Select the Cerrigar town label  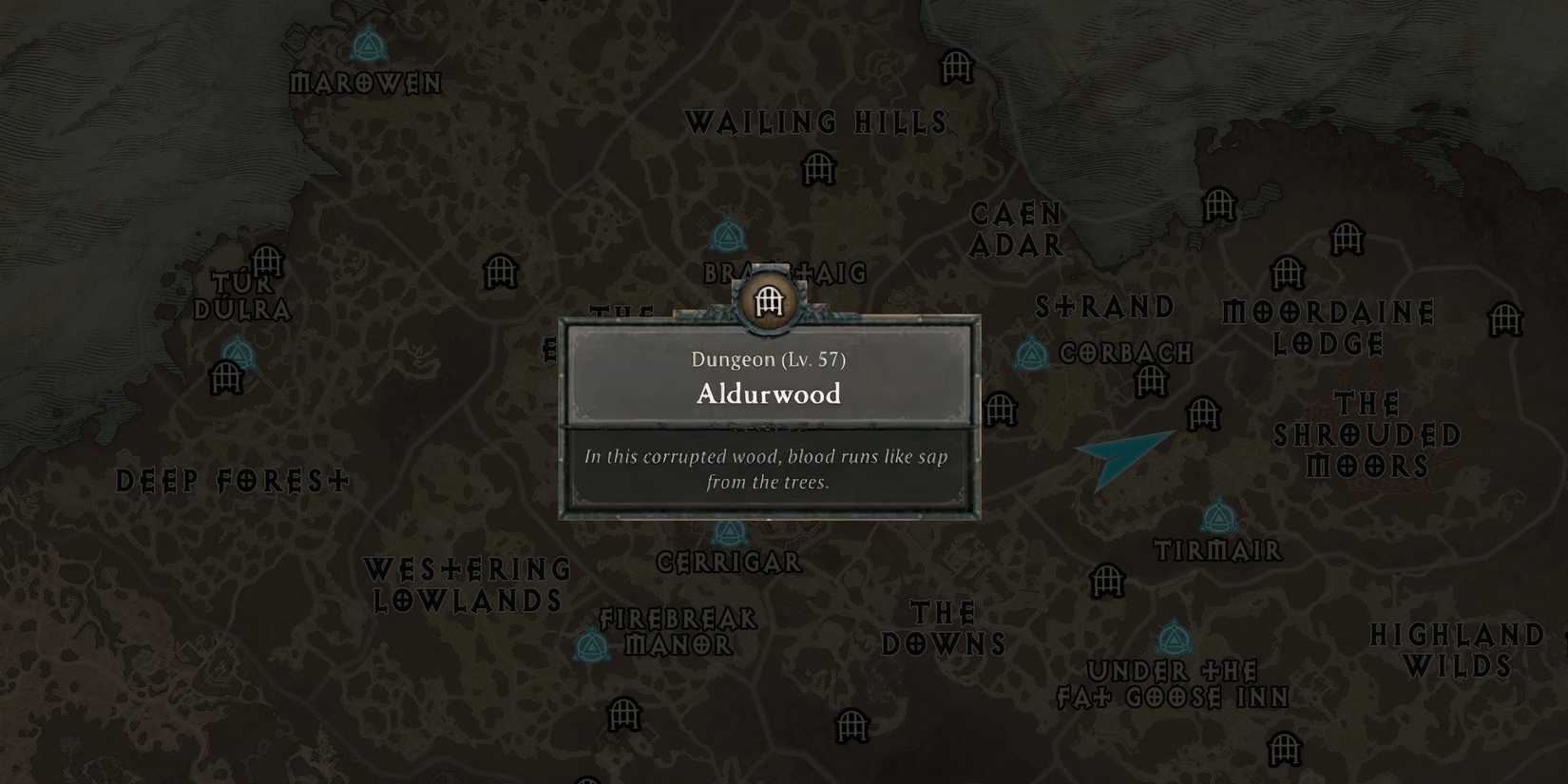[727, 562]
